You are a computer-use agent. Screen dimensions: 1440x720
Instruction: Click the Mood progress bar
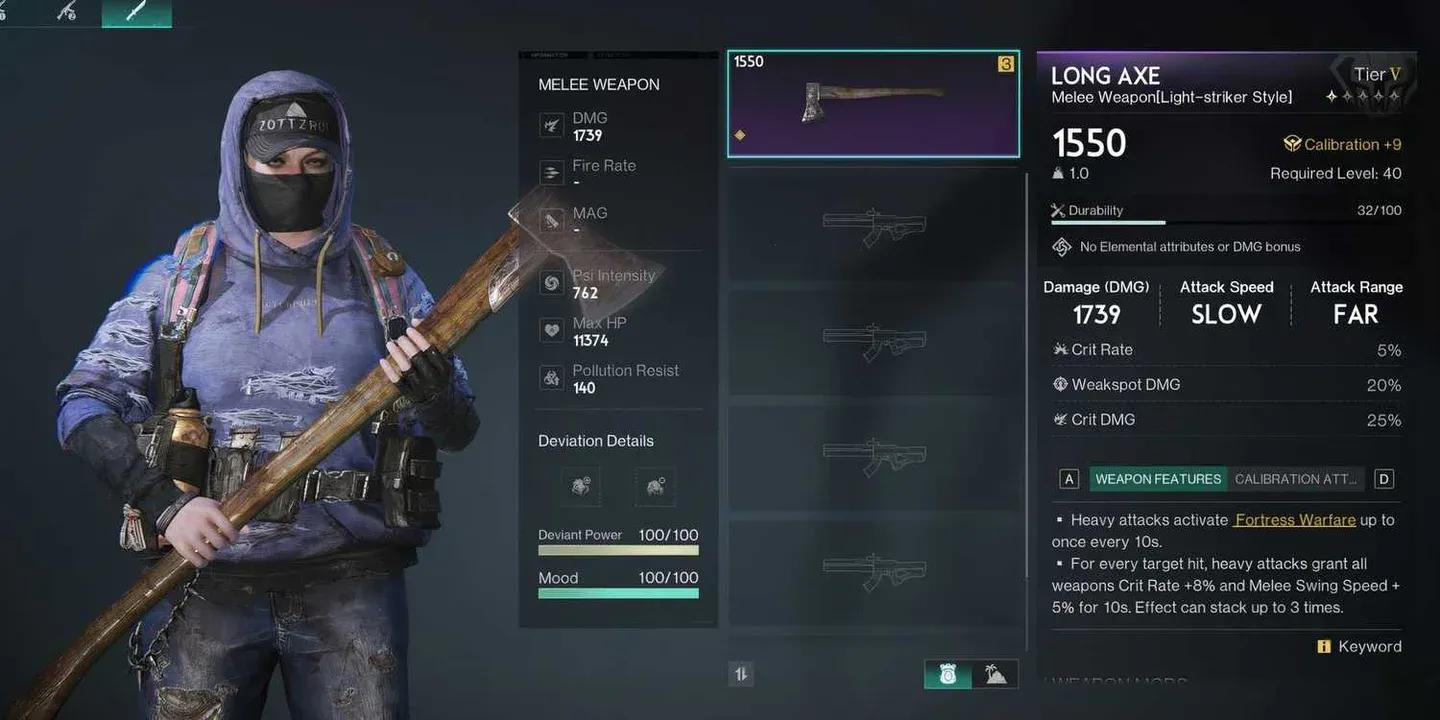(617, 592)
